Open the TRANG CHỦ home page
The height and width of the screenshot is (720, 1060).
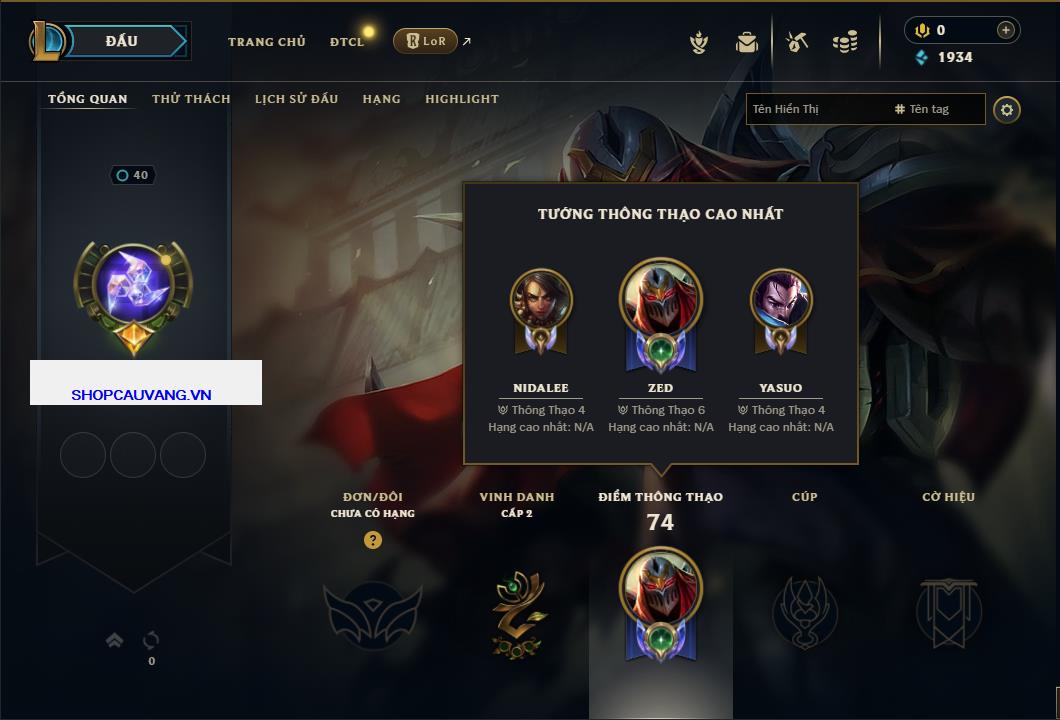pyautogui.click(x=267, y=42)
